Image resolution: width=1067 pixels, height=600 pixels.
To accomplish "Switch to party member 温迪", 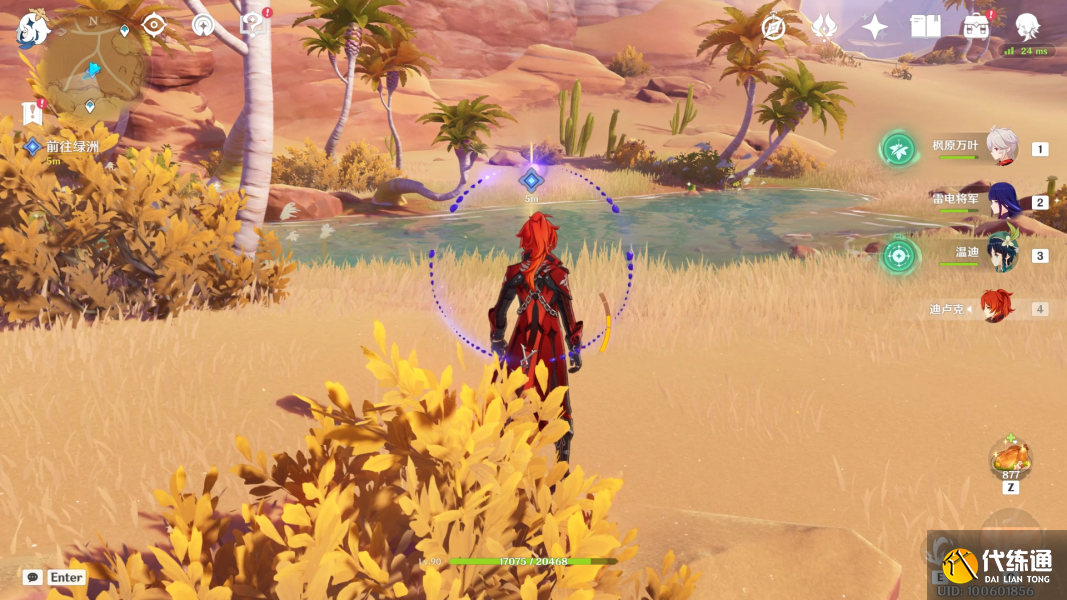I will point(1001,253).
